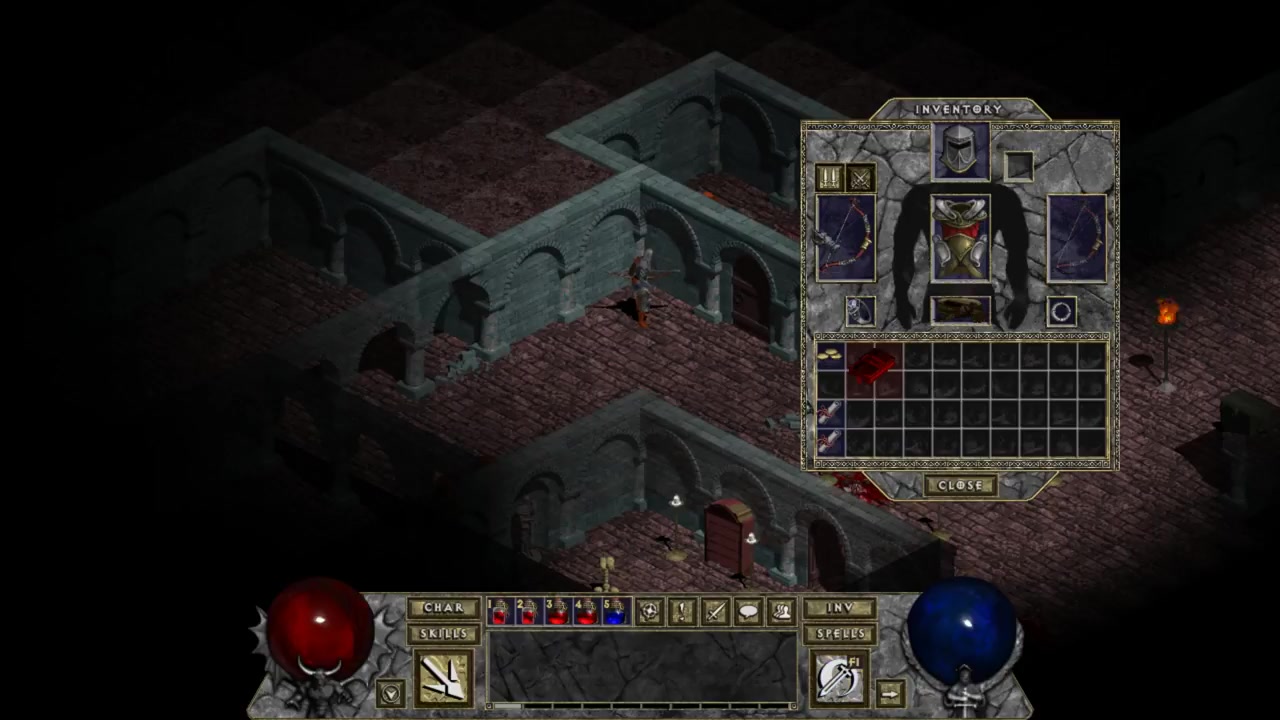
Task: Open the chat speech bubble icon
Action: [x=748, y=611]
